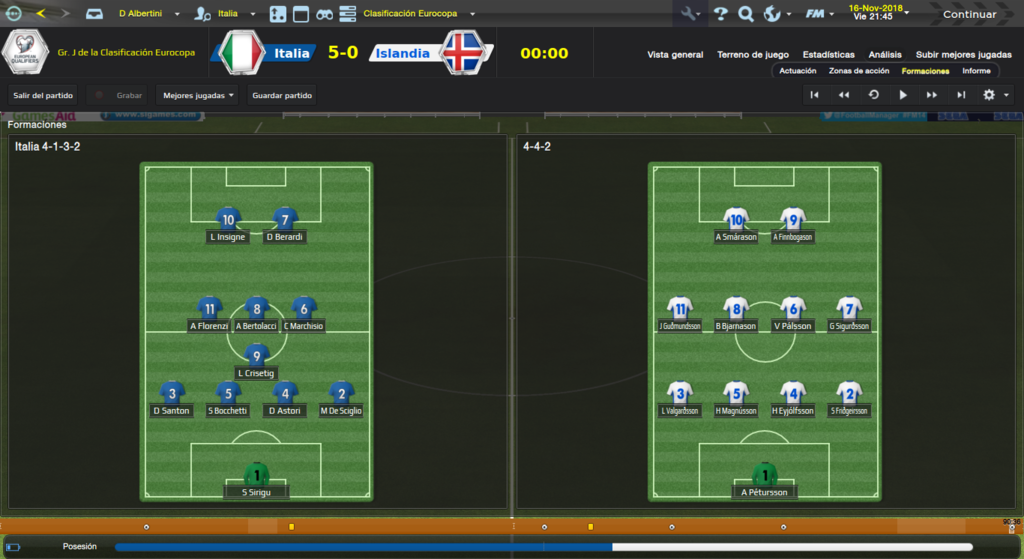Open the Mejores jugadas dropdown

198,96
